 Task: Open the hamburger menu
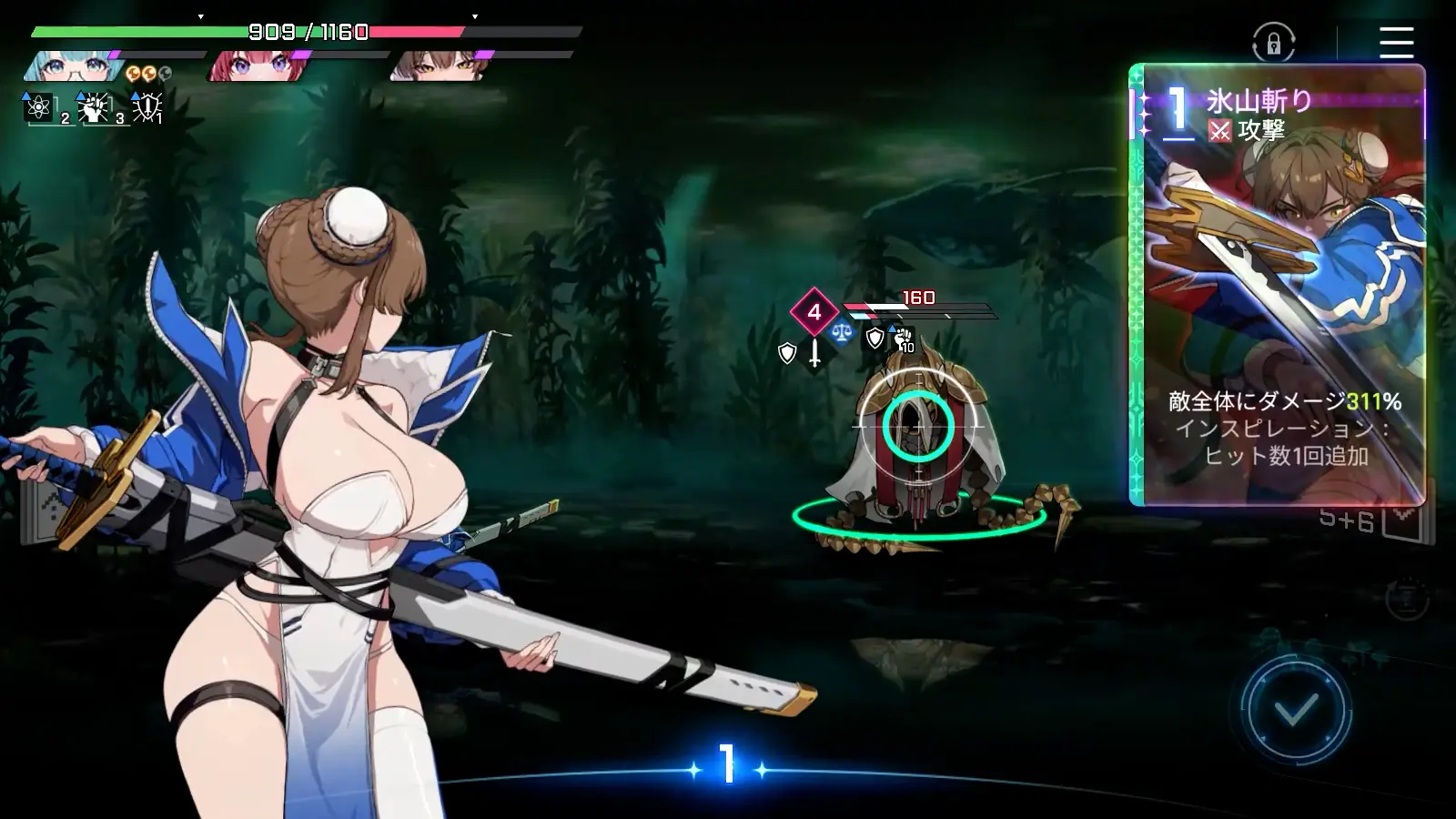pyautogui.click(x=1395, y=42)
